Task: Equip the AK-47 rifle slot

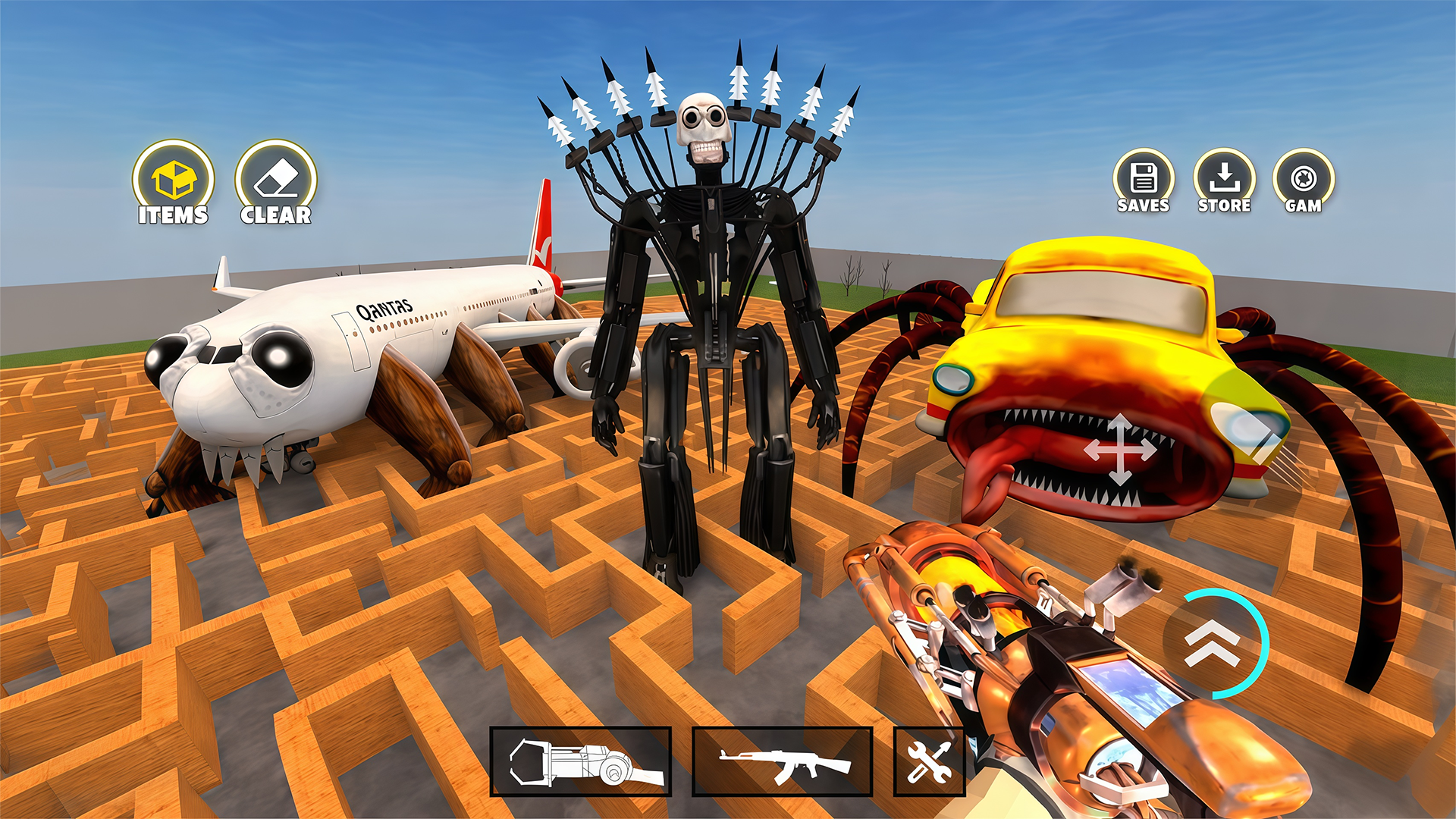Action: [x=782, y=761]
